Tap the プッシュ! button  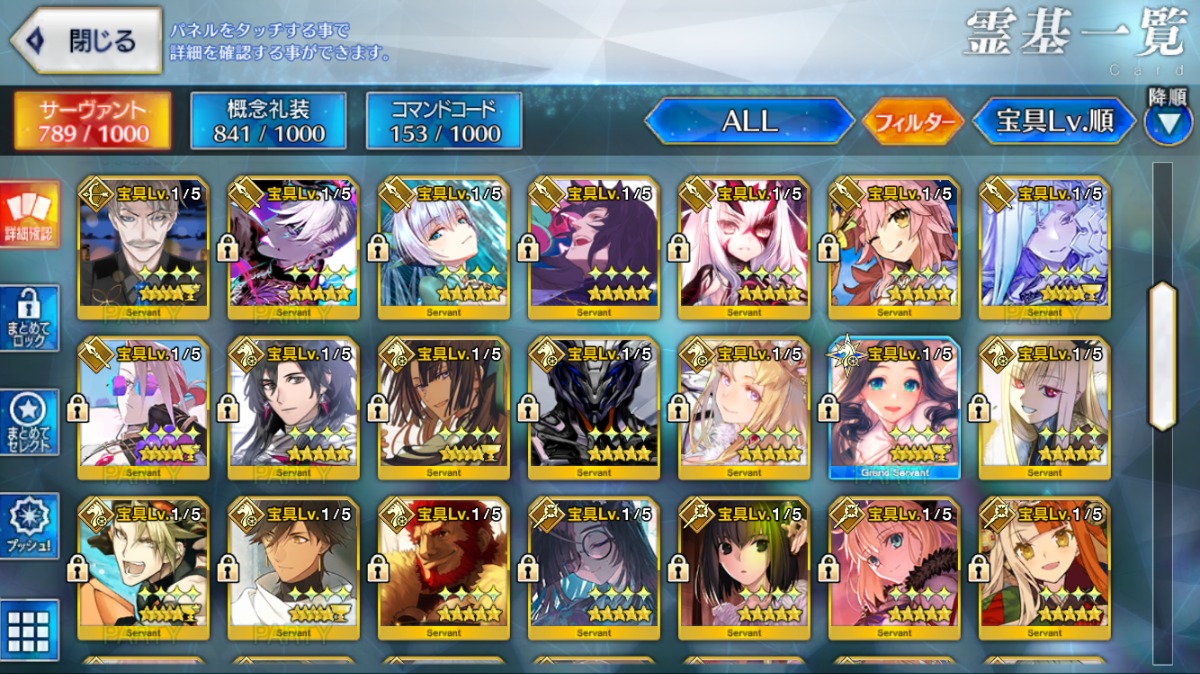point(29,526)
